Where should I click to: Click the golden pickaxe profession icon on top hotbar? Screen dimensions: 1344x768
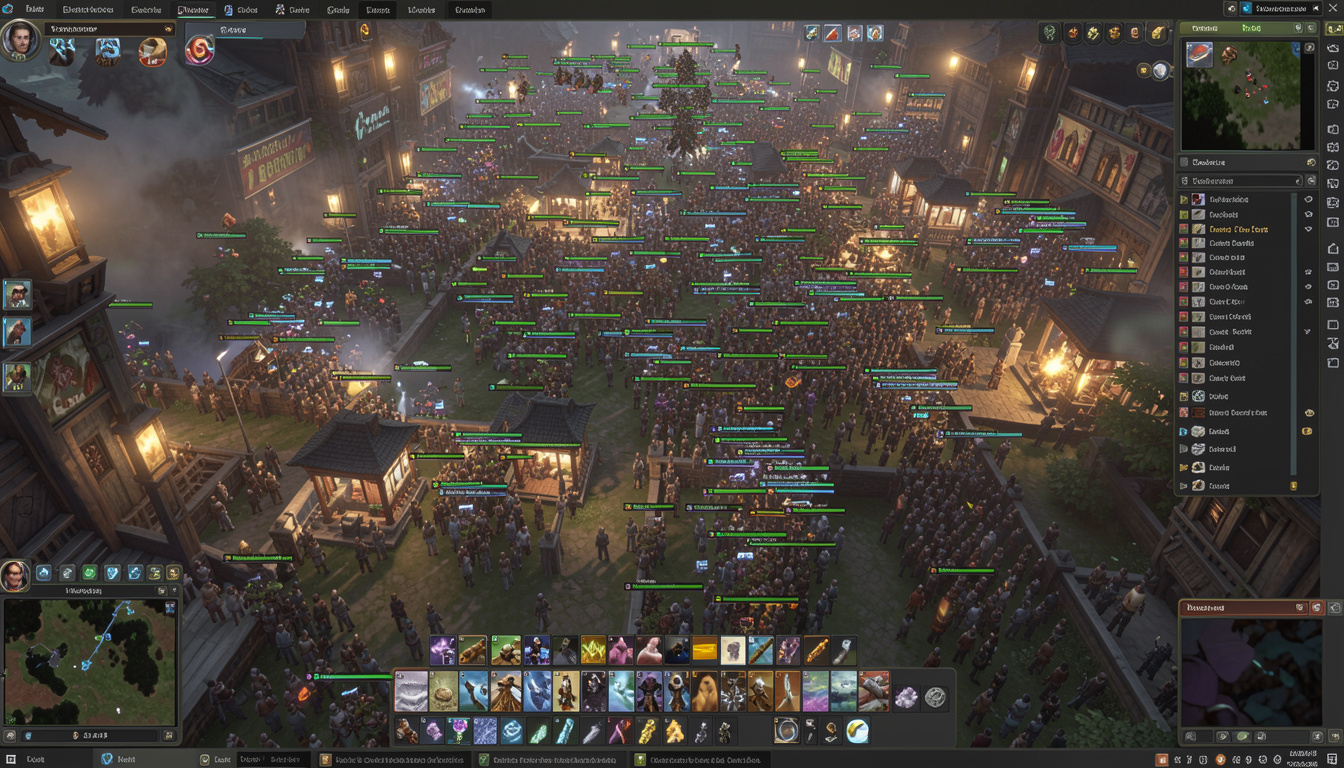tap(1093, 33)
